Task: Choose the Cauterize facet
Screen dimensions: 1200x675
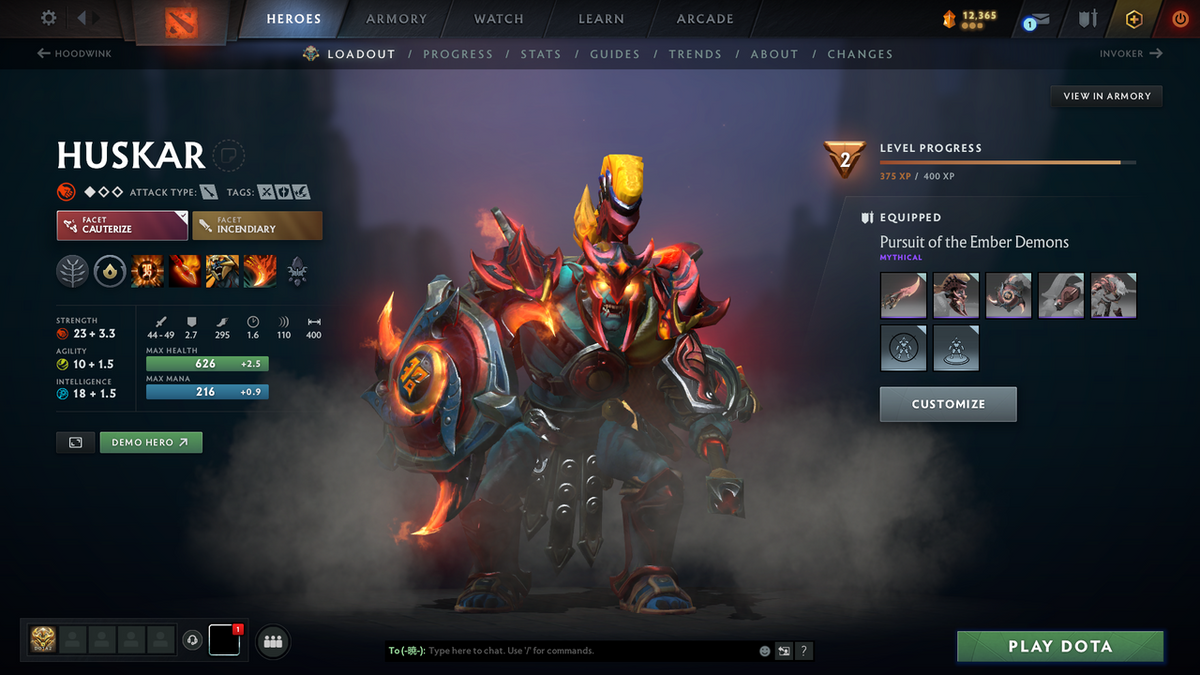Action: [122, 225]
